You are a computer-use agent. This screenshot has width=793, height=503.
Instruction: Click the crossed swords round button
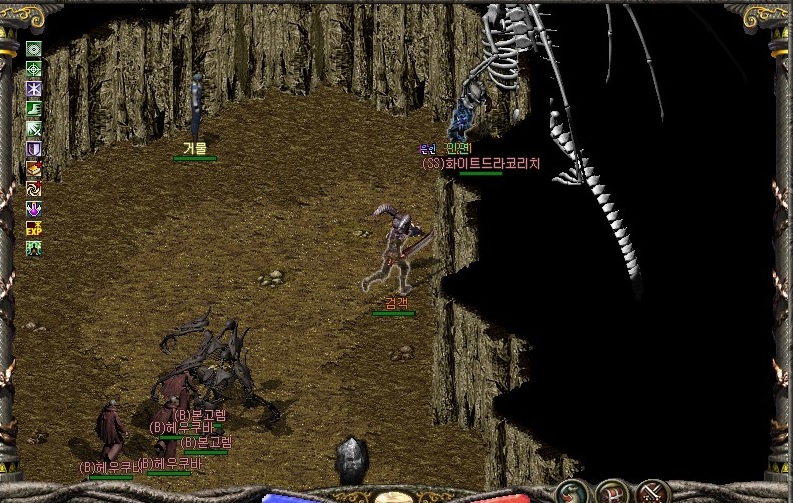click(654, 492)
